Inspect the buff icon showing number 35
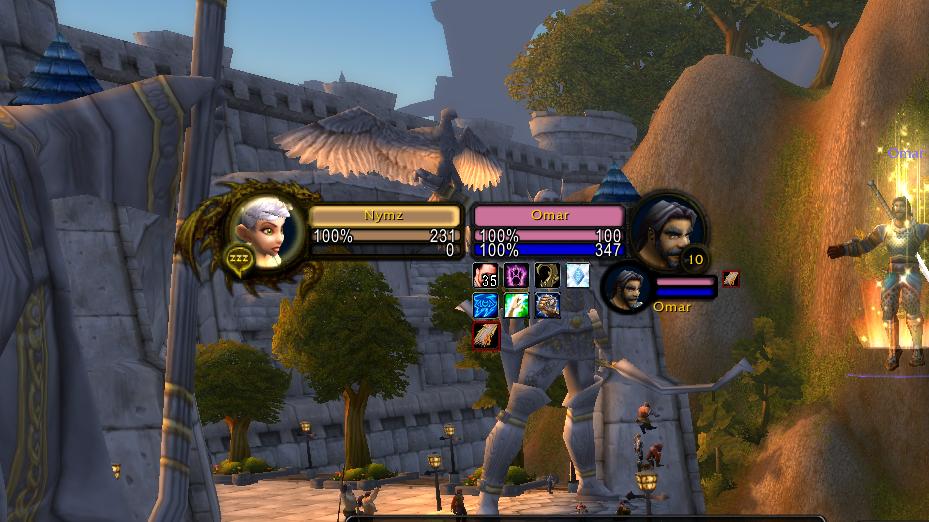 pos(485,275)
